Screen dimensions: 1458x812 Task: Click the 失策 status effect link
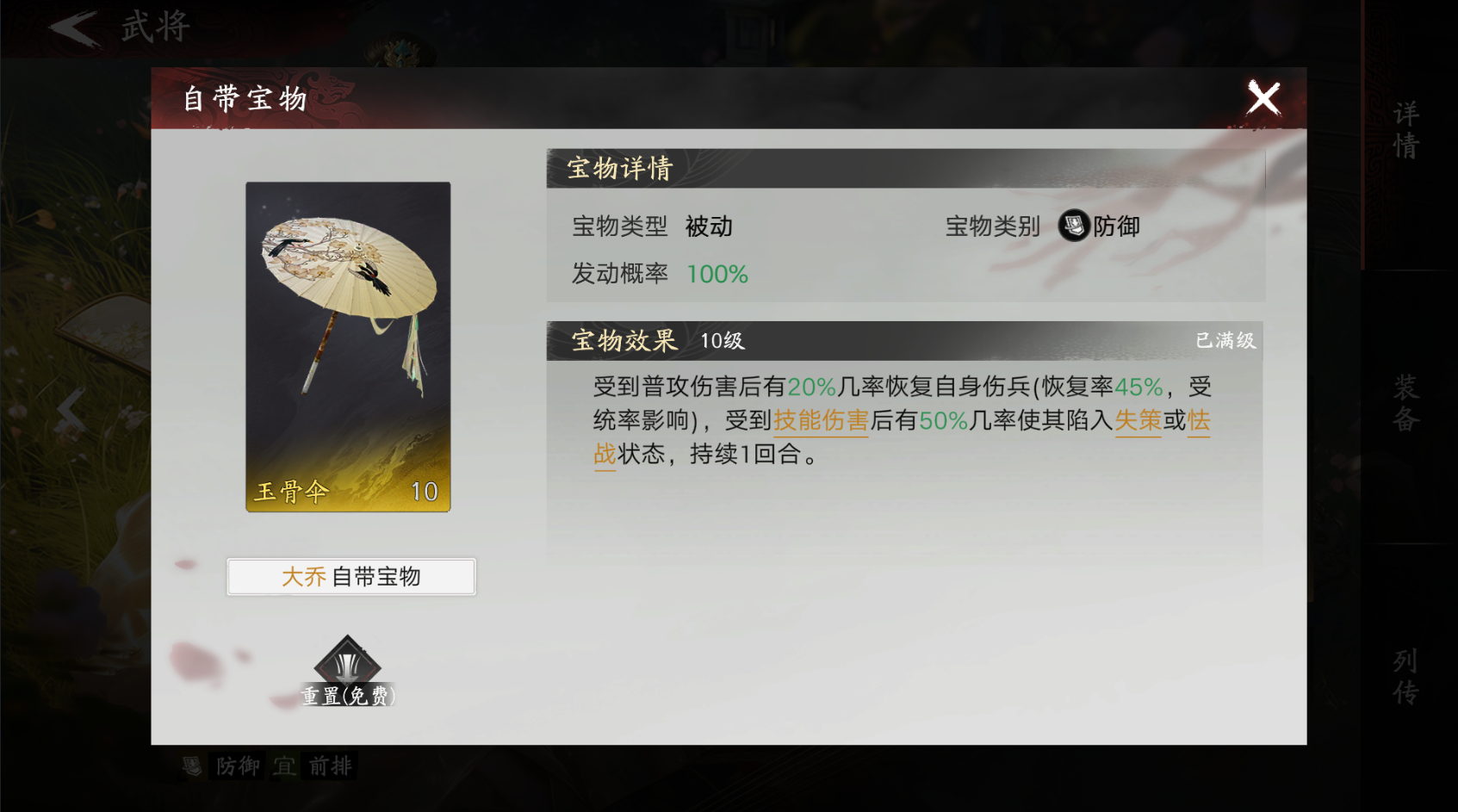[x=1138, y=422]
